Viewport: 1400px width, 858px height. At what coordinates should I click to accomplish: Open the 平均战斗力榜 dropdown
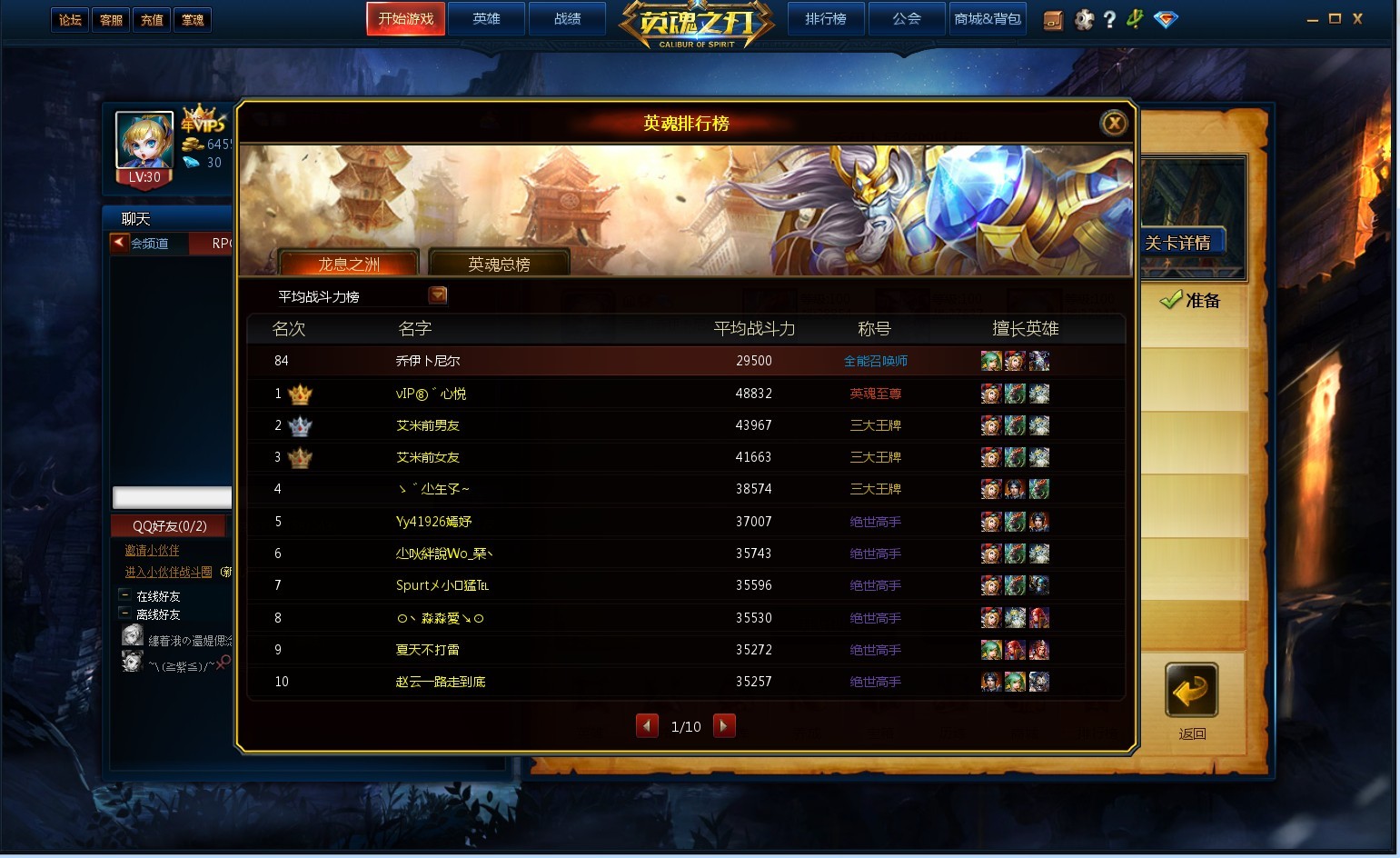pyautogui.click(x=438, y=295)
